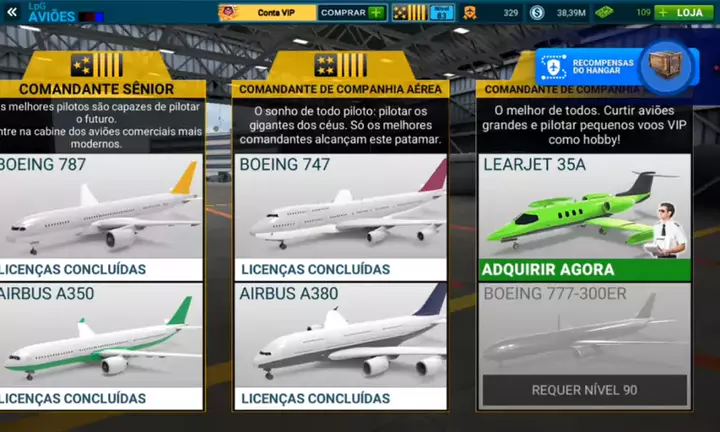
Task: Click the orange pilot experience icon
Action: [x=469, y=13]
